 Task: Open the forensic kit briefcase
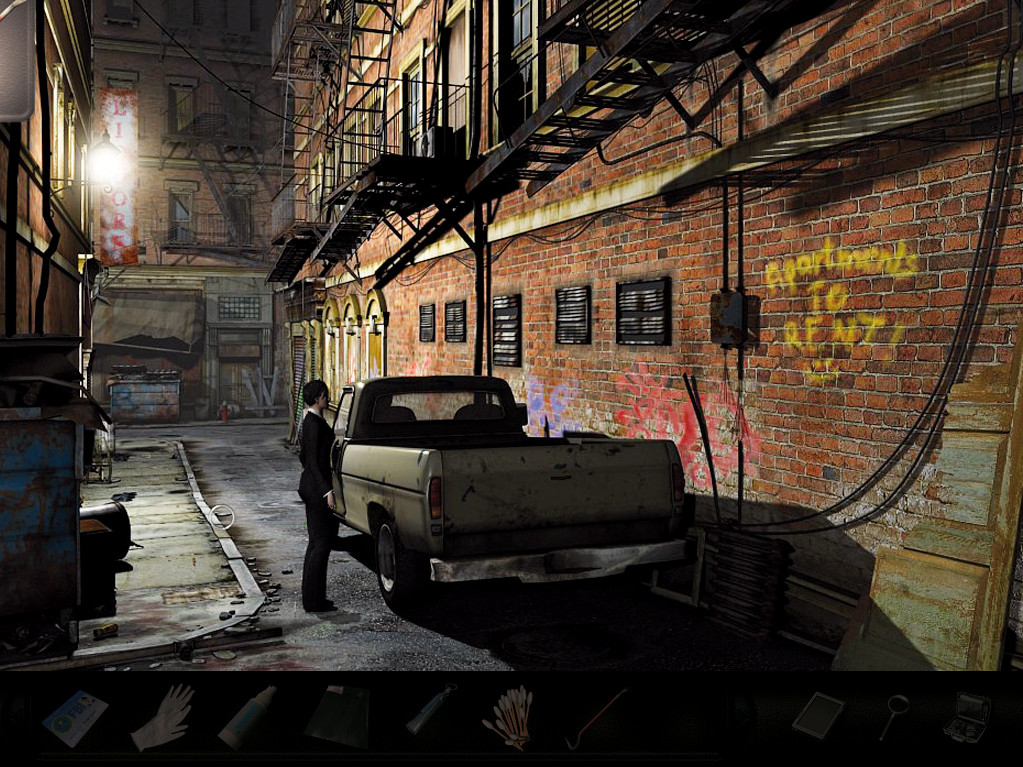(967, 716)
